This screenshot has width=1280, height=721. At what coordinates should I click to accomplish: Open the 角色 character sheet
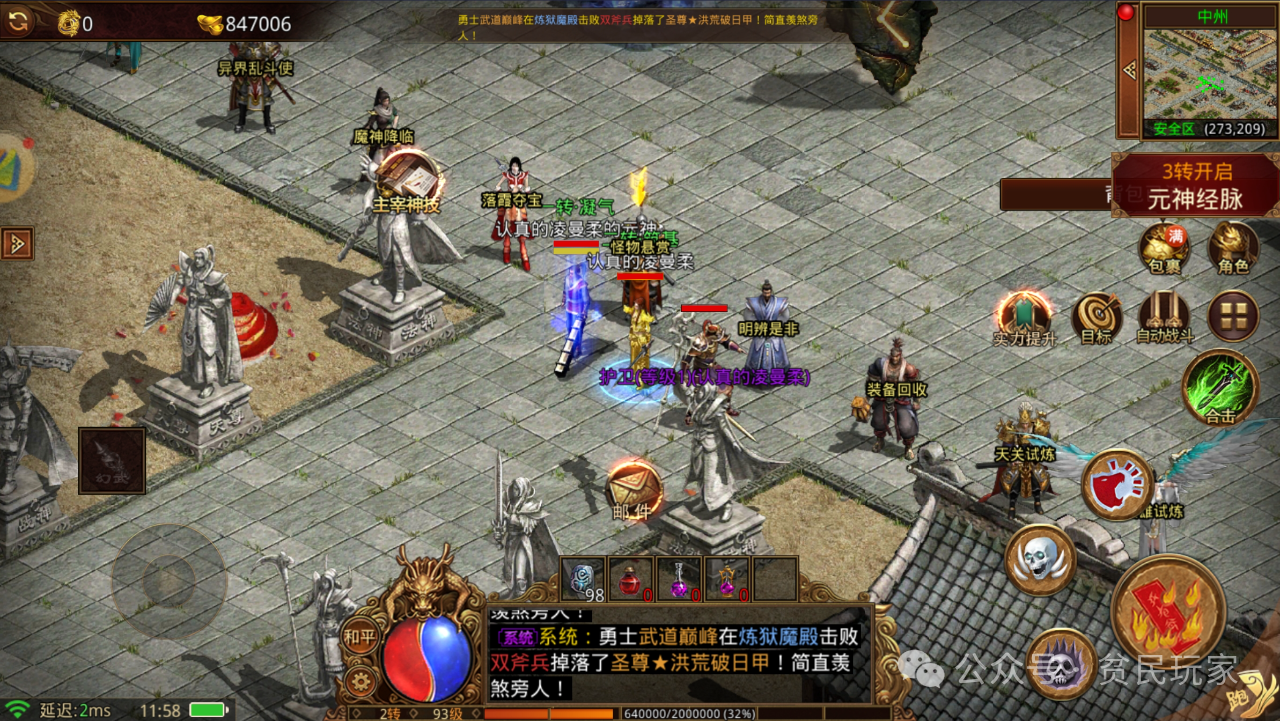1233,245
